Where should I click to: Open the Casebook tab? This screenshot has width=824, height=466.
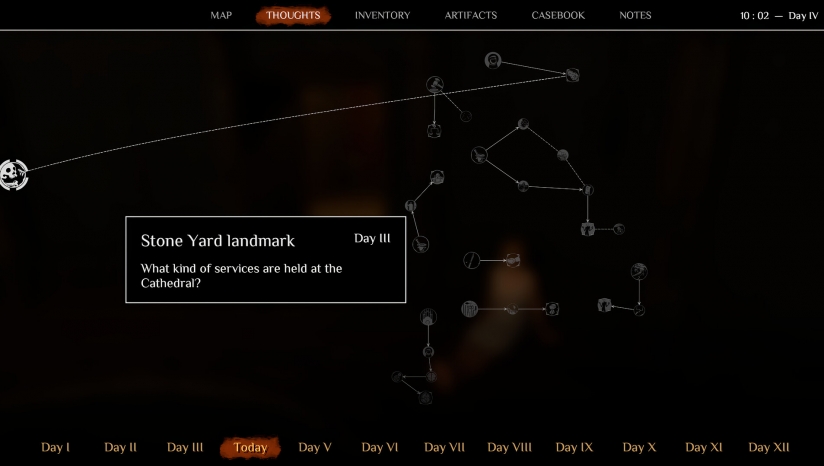[558, 16]
